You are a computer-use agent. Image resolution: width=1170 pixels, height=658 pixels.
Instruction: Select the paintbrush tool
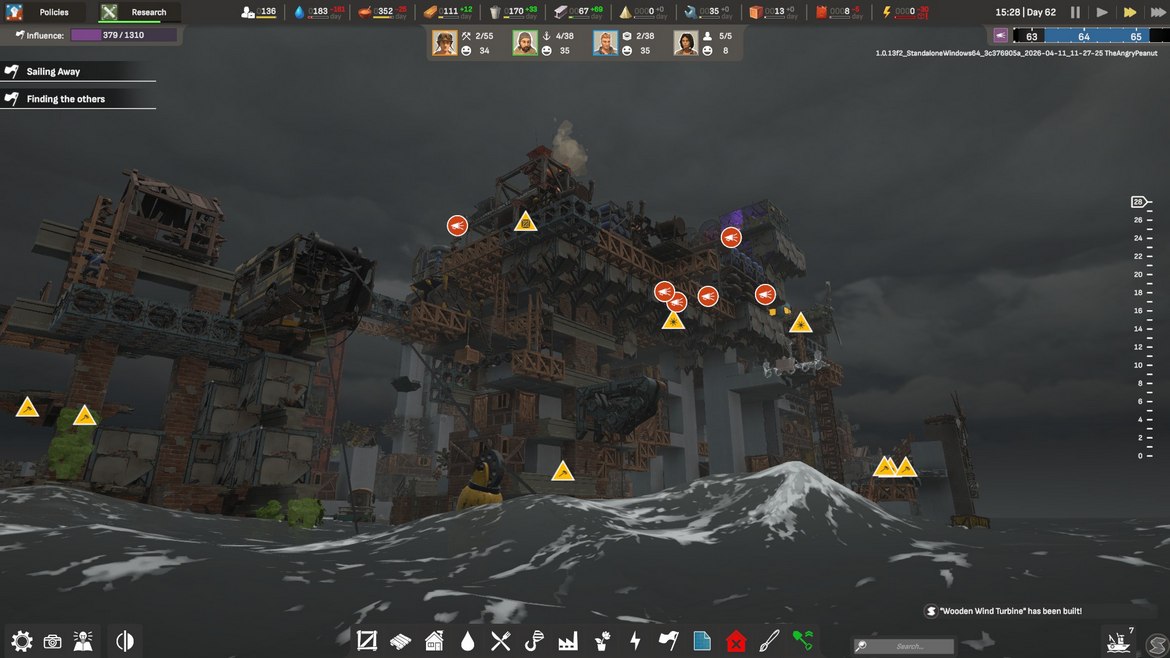pos(769,641)
